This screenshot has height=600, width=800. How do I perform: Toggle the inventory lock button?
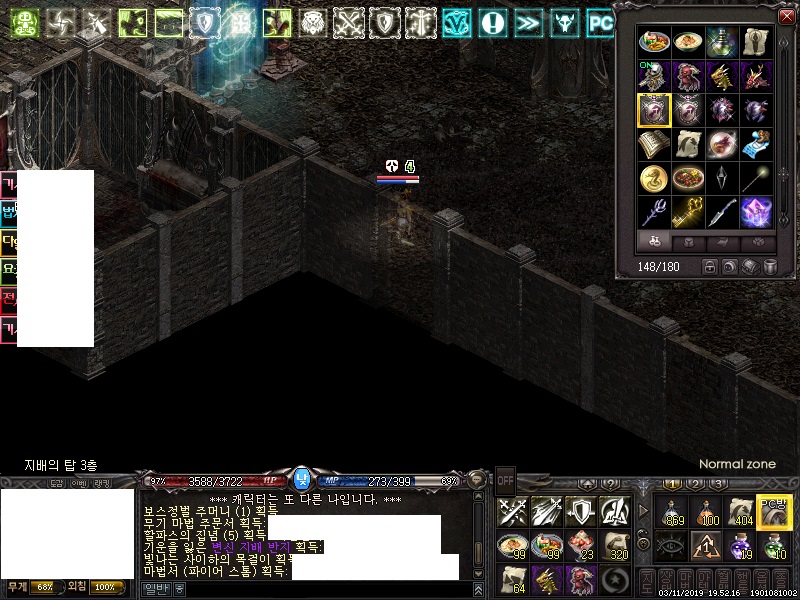(709, 267)
